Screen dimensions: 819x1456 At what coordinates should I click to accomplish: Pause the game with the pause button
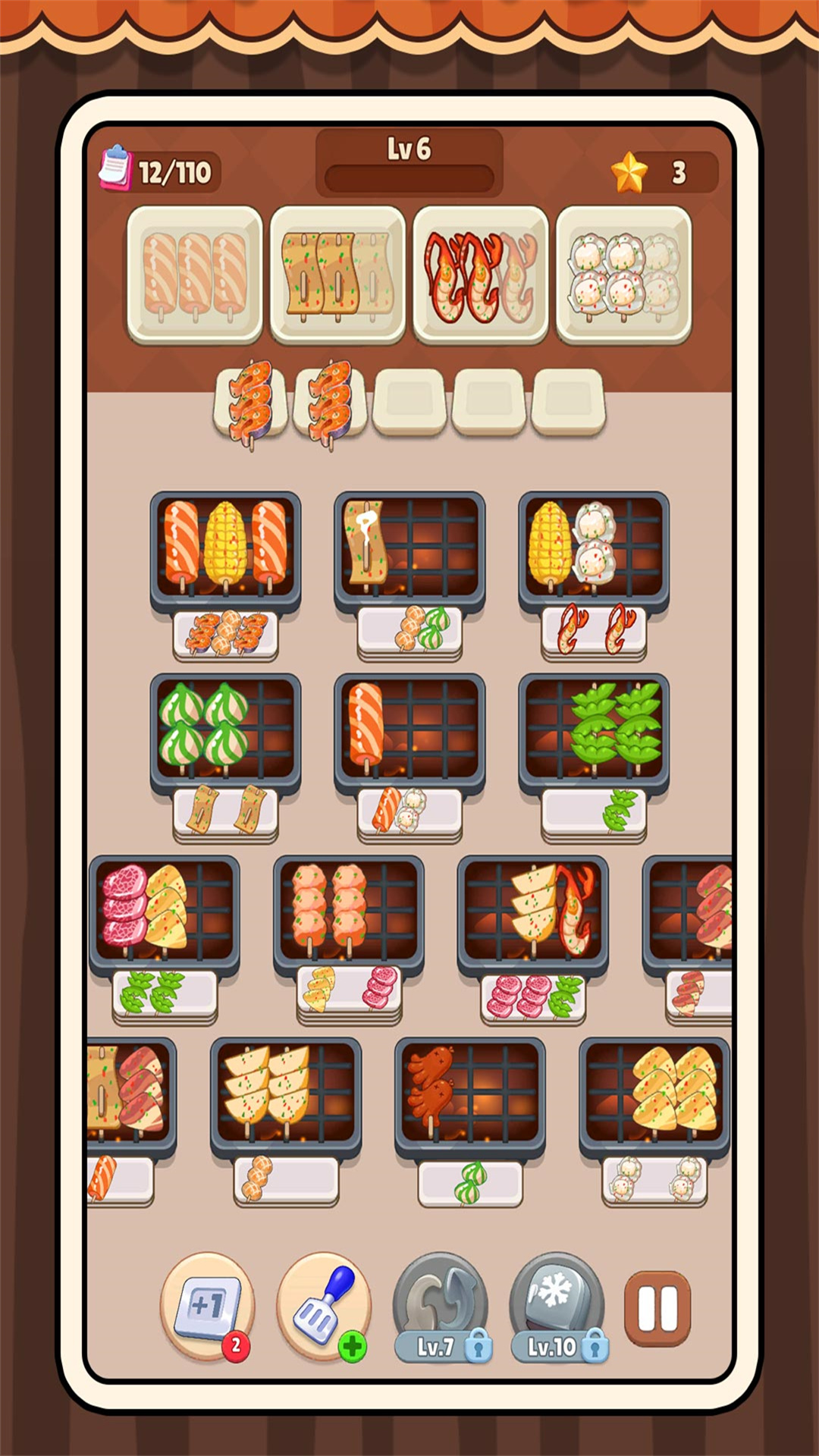coord(657,1308)
